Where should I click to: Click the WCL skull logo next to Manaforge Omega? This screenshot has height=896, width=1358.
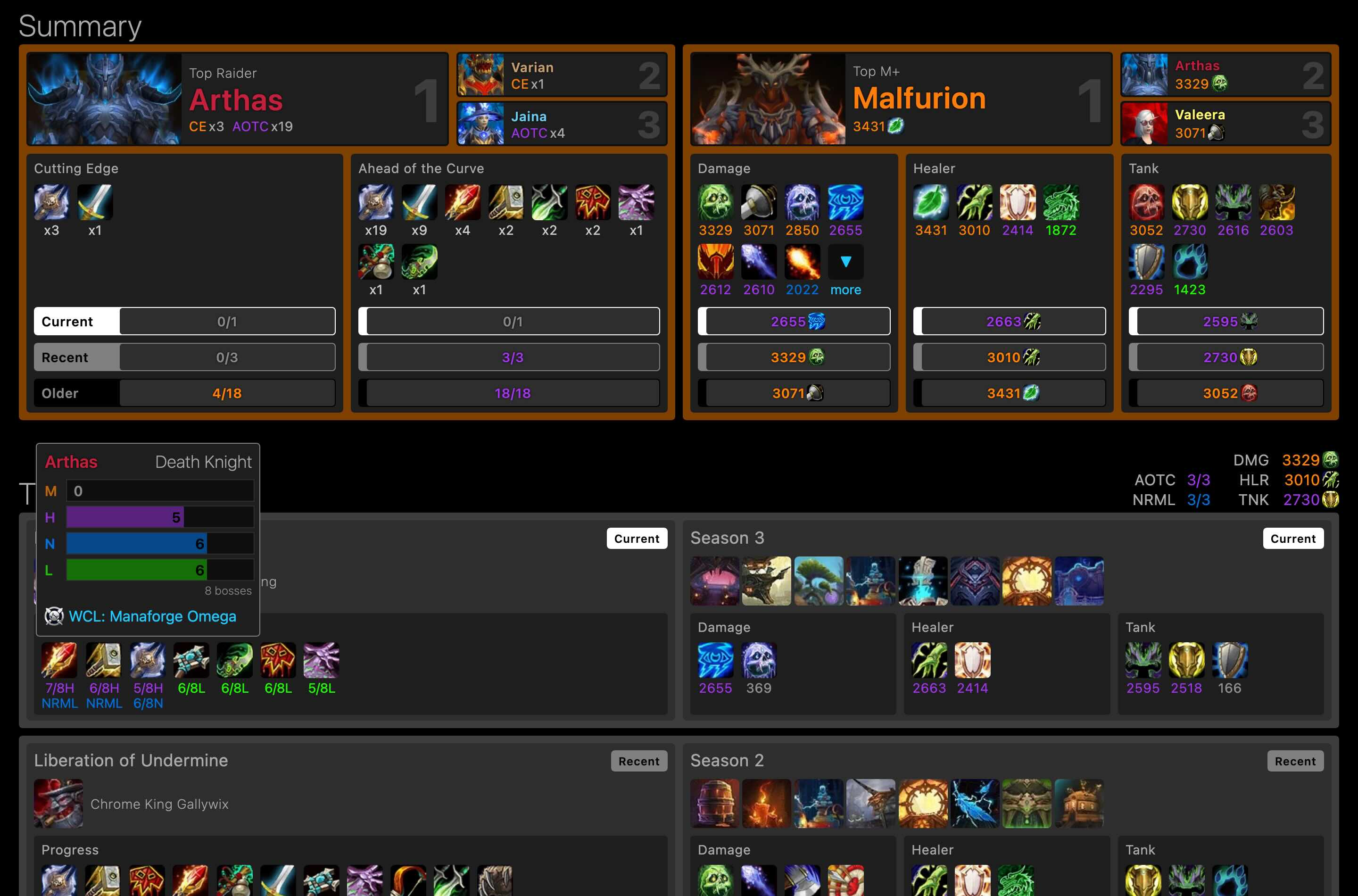click(54, 616)
